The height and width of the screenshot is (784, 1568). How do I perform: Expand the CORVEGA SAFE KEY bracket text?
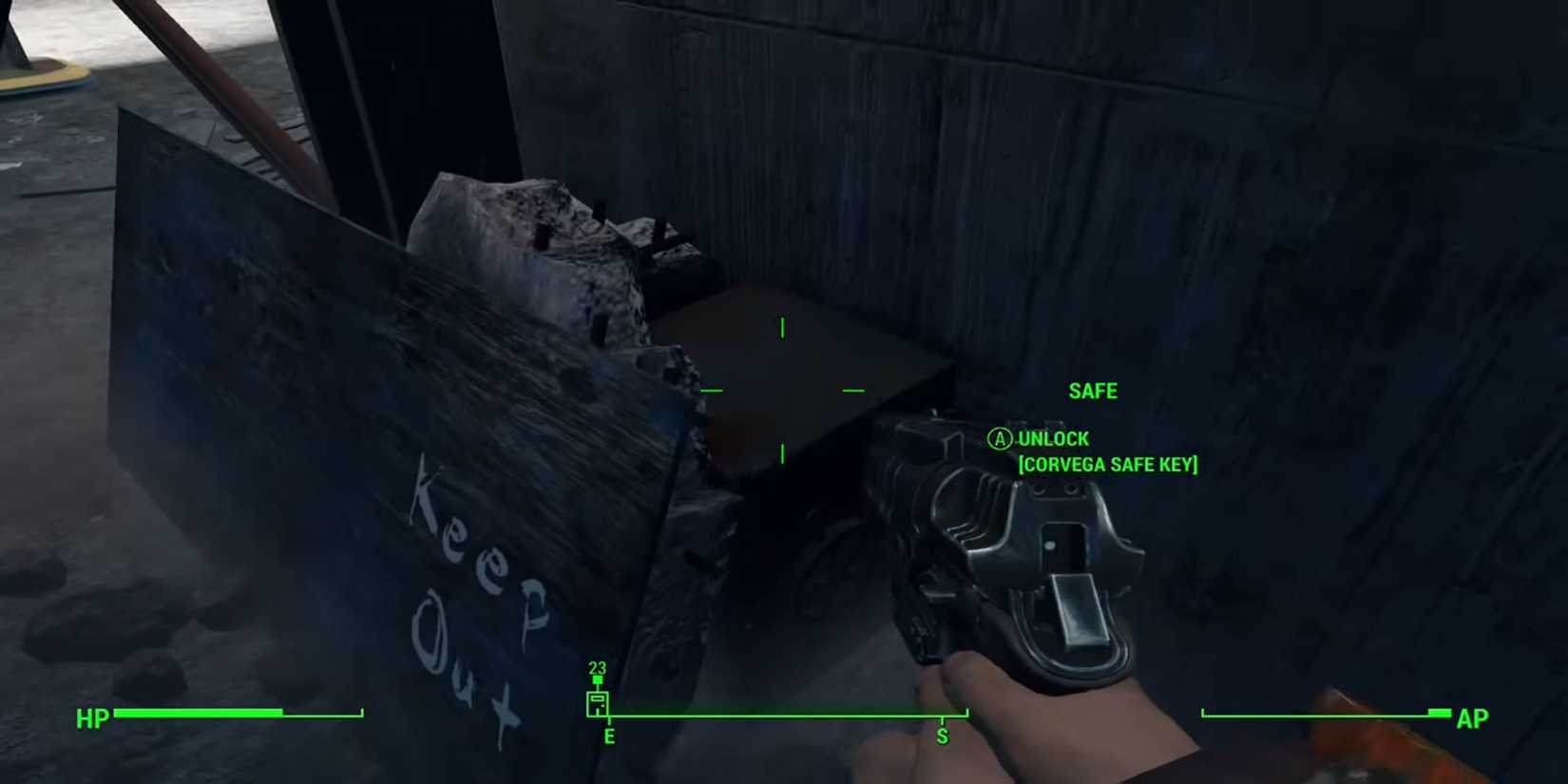coord(1108,465)
